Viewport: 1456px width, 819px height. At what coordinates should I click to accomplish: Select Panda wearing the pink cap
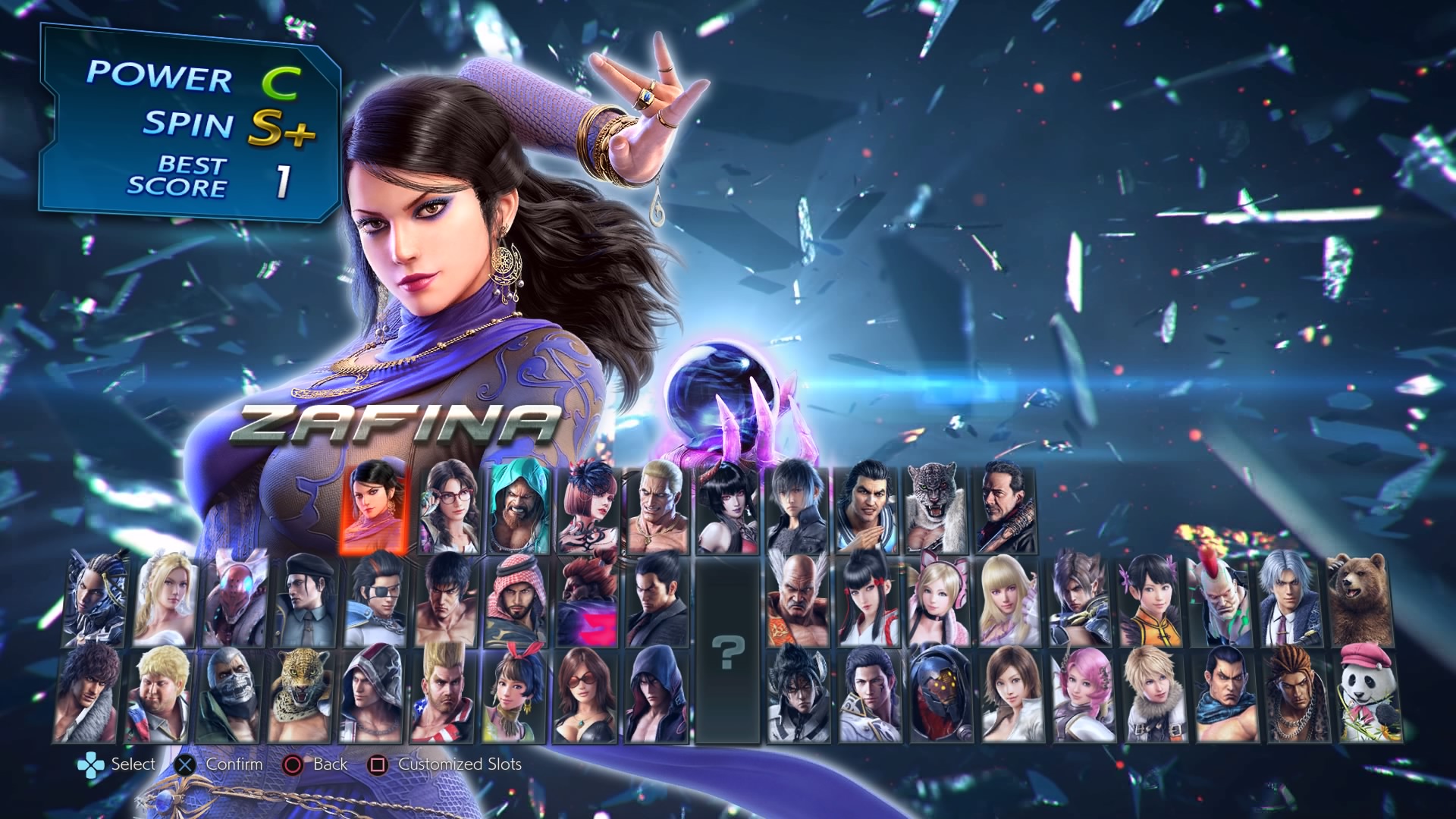pos(1370,695)
